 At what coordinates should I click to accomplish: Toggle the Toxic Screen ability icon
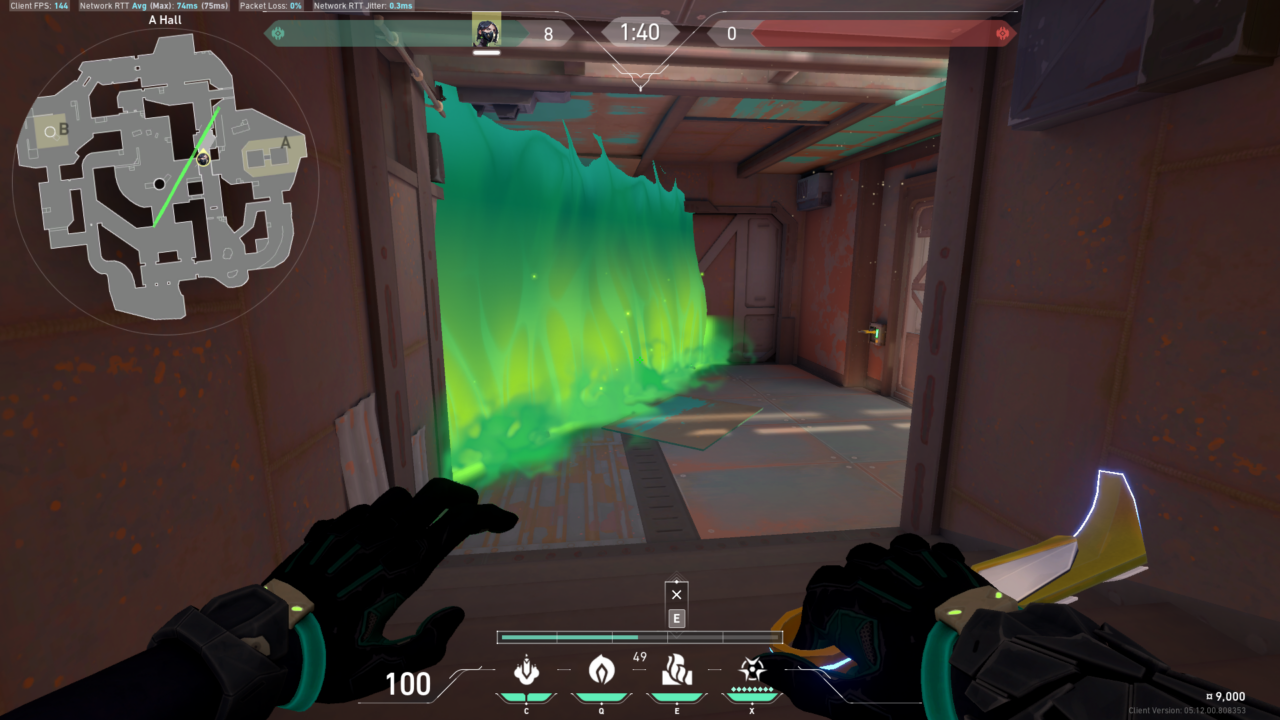(677, 669)
